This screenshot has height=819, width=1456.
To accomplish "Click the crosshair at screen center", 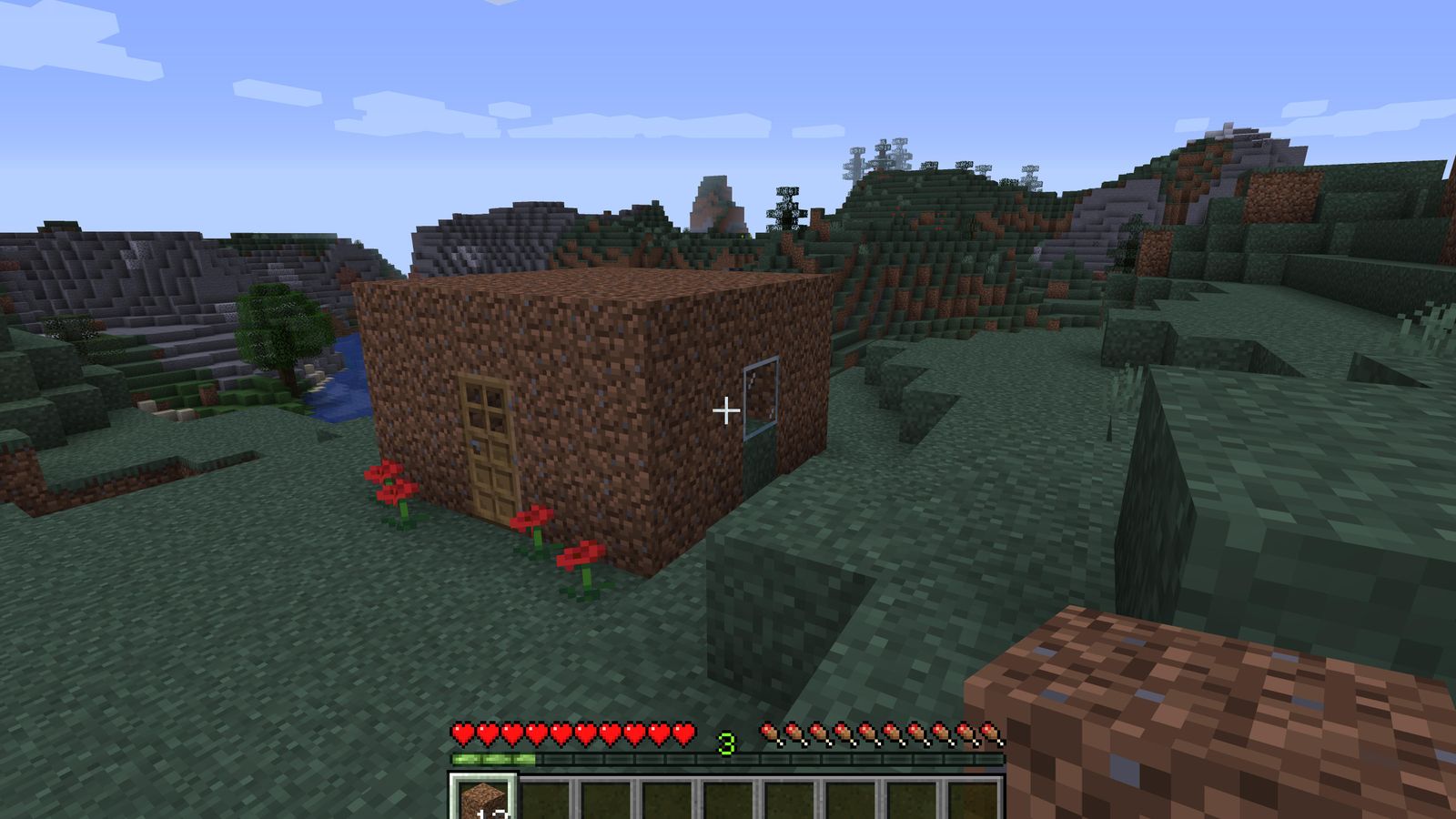I will coord(725,411).
